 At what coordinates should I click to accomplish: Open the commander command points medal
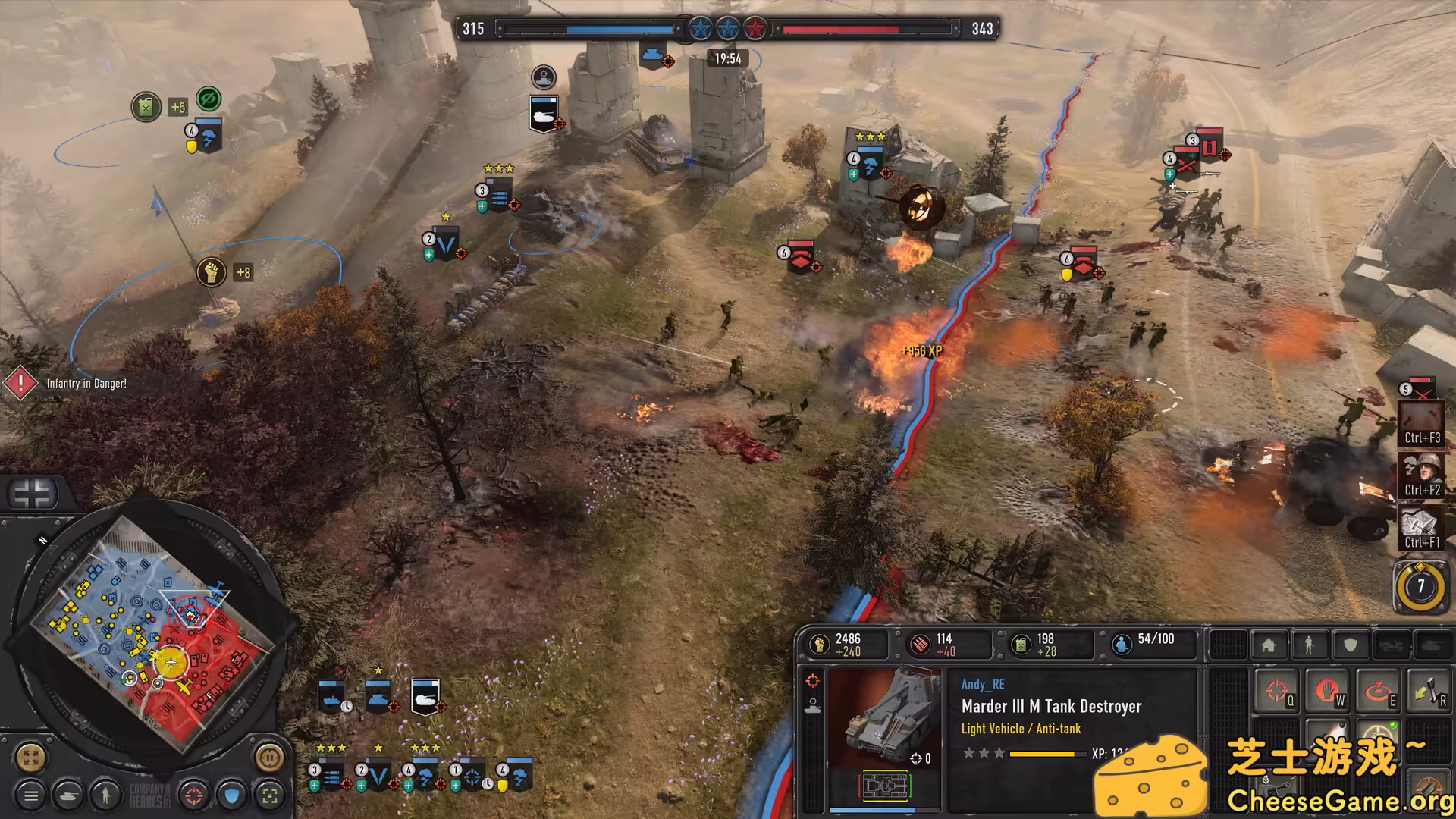click(1422, 586)
